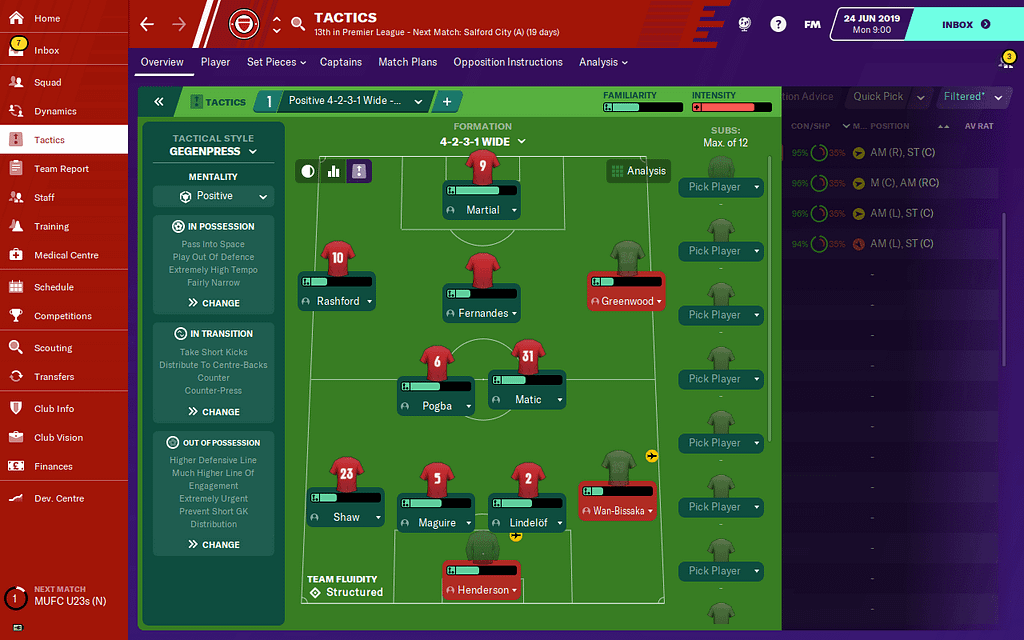
Task: Add a new tactic with plus button
Action: pyautogui.click(x=446, y=102)
